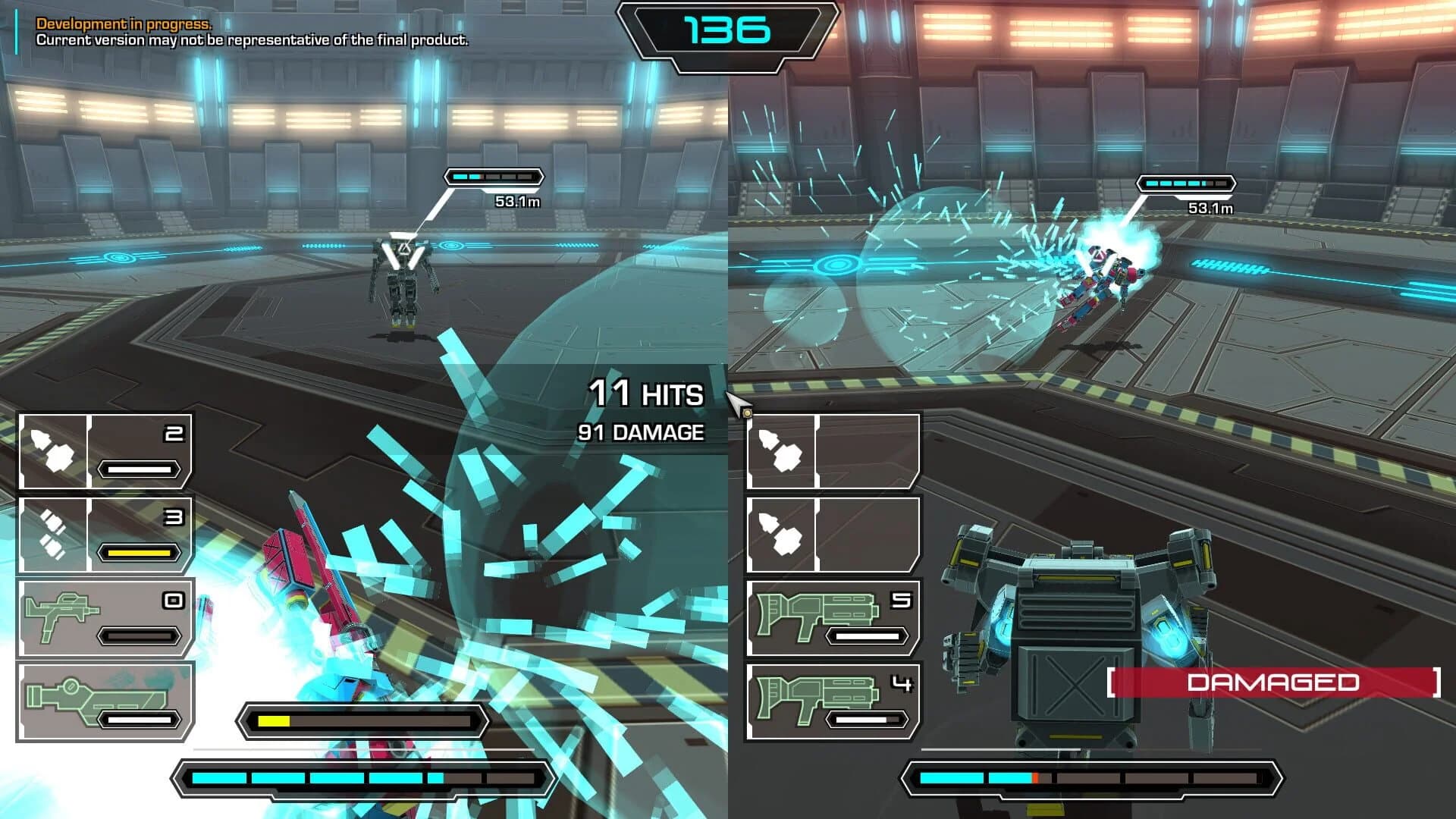Expand the score counter showing 136
Viewport: 1456px width, 819px height.
(723, 30)
